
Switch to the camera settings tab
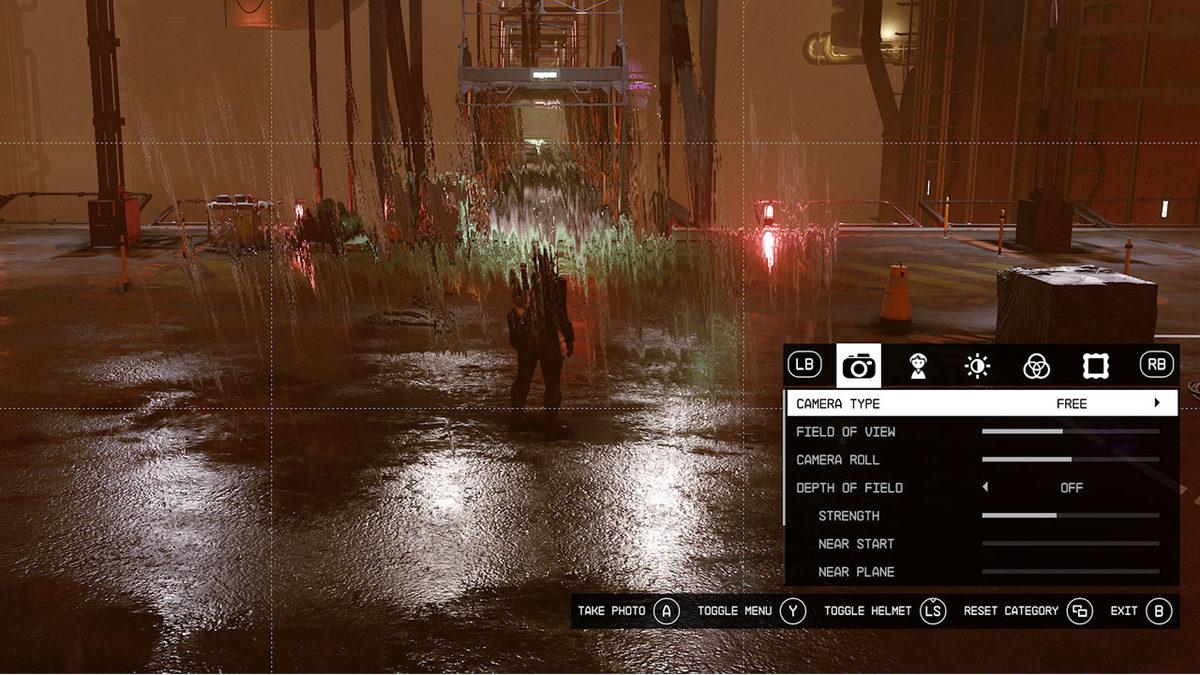tap(859, 366)
